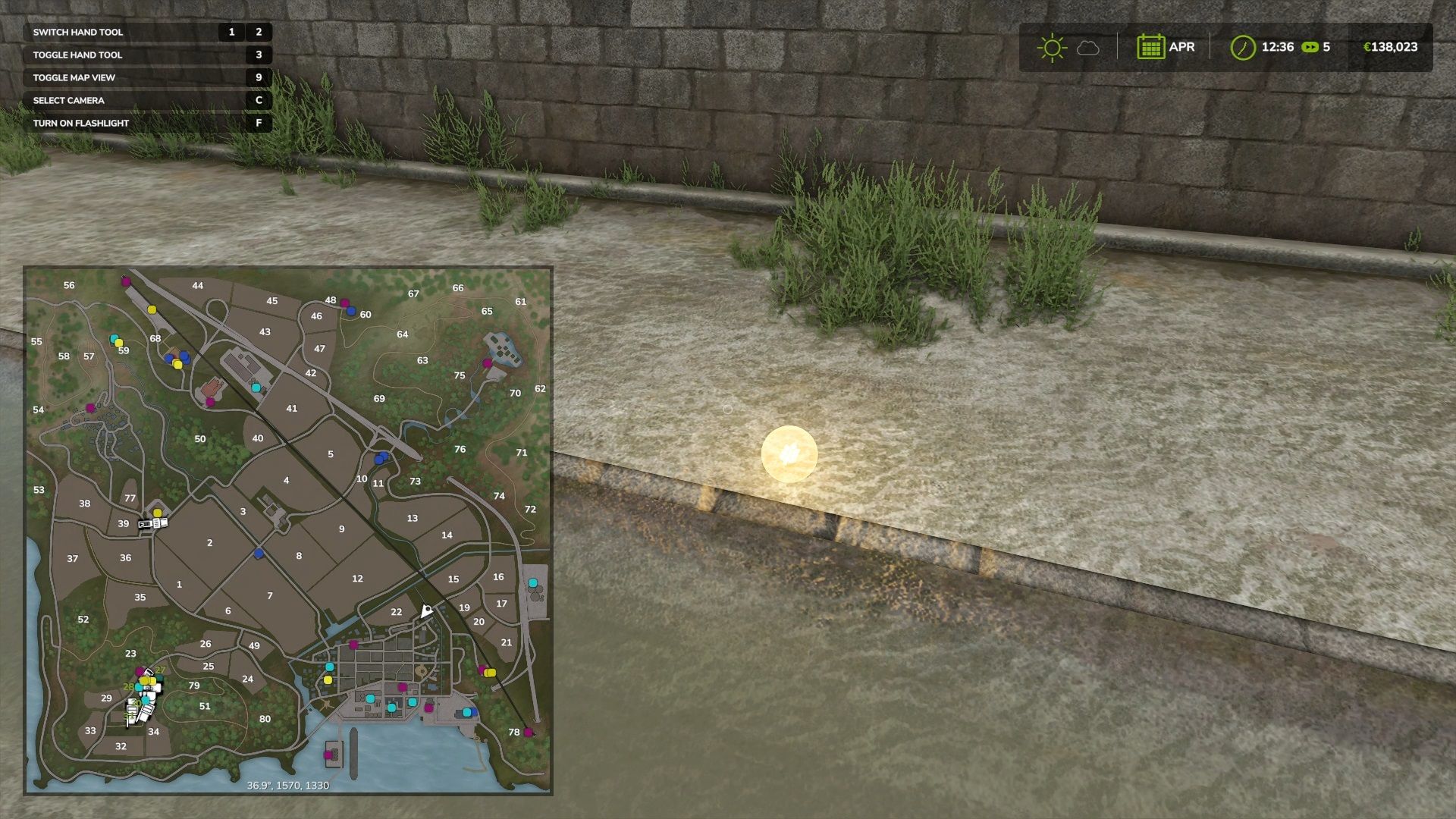This screenshot has height=819, width=1456.
Task: Click the '2' hotkey button next to Switch Hand Tool
Action: pyautogui.click(x=259, y=33)
